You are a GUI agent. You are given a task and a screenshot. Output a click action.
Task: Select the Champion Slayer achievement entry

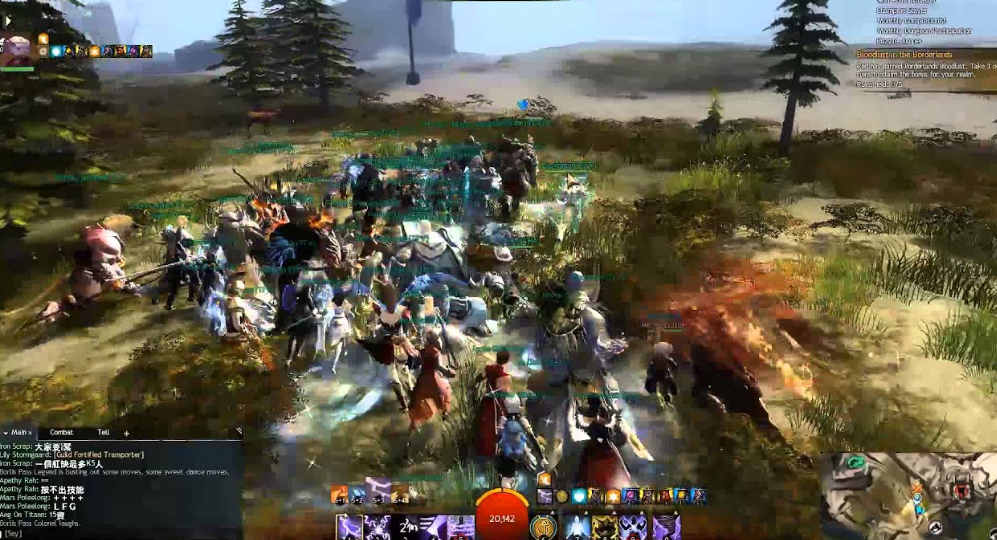pos(903,11)
